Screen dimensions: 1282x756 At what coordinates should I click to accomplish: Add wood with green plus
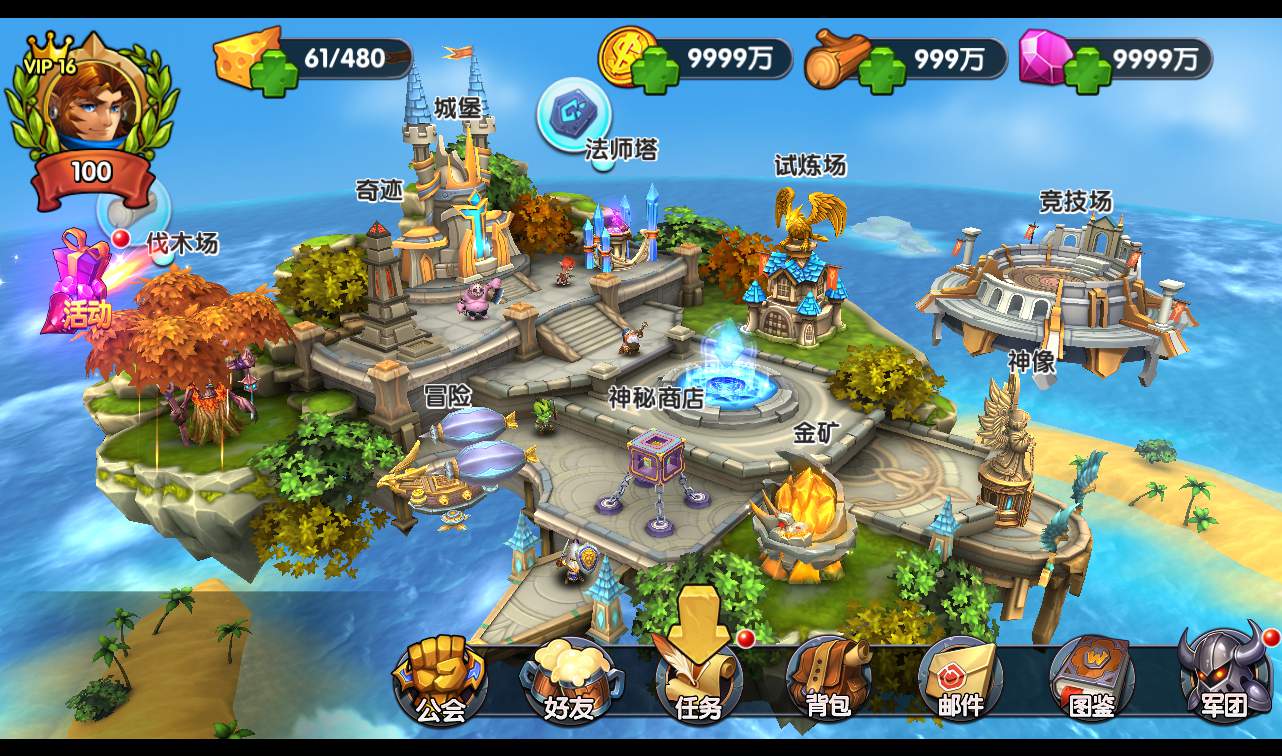[x=883, y=72]
